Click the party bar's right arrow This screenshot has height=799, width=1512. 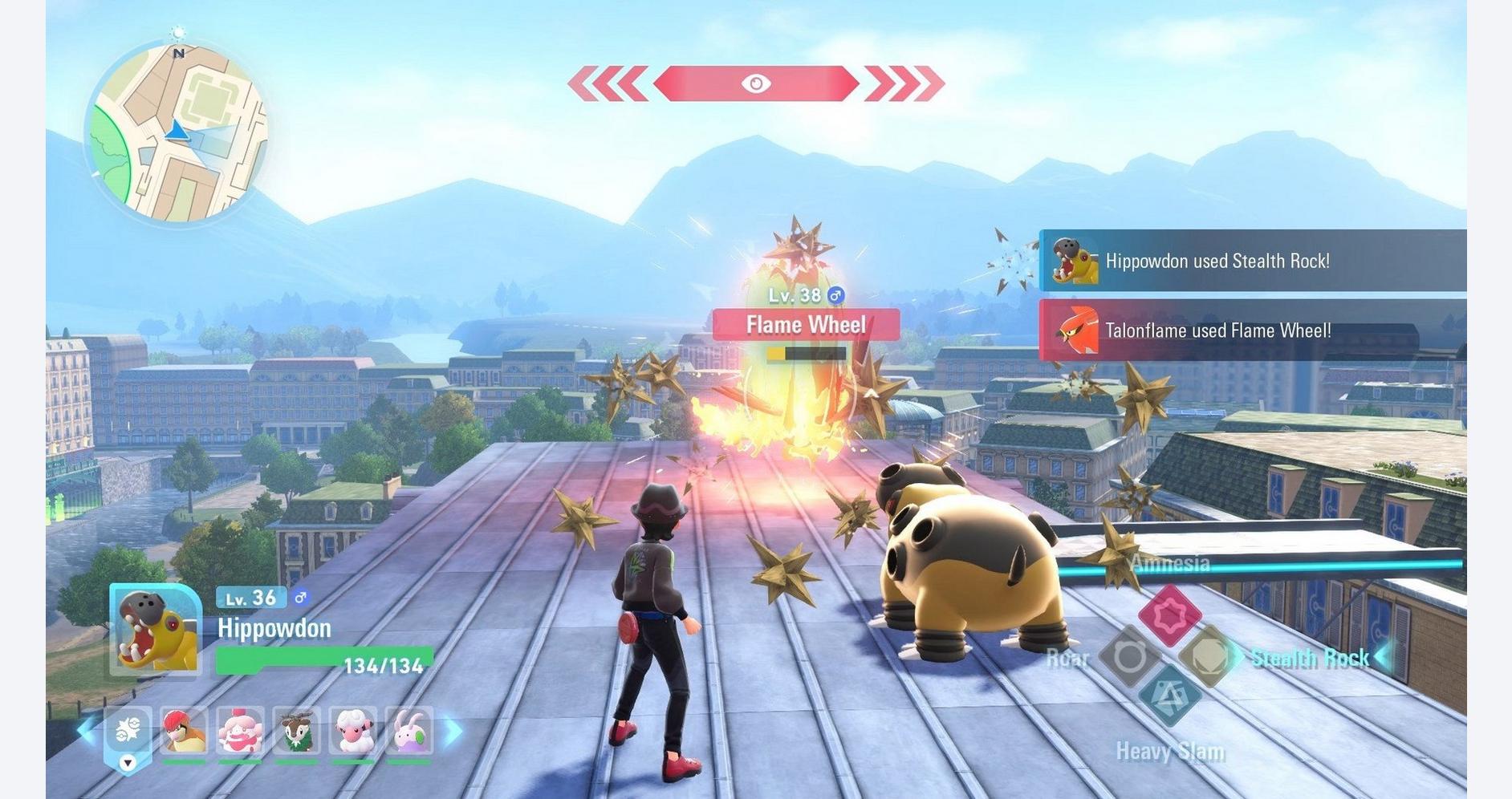tap(454, 731)
